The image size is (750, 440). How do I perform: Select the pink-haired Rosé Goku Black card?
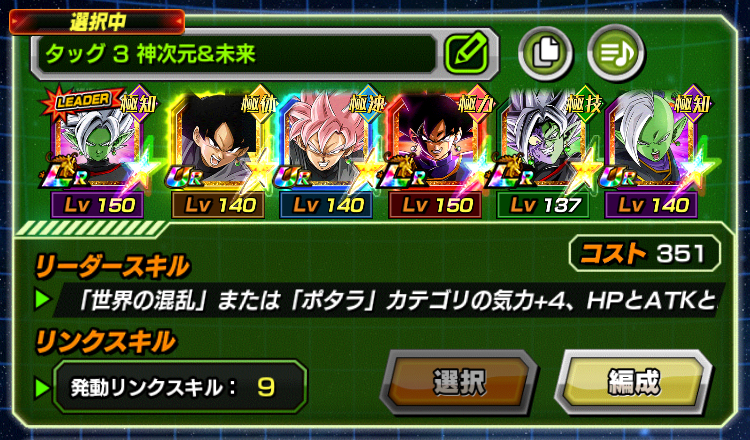[326, 143]
